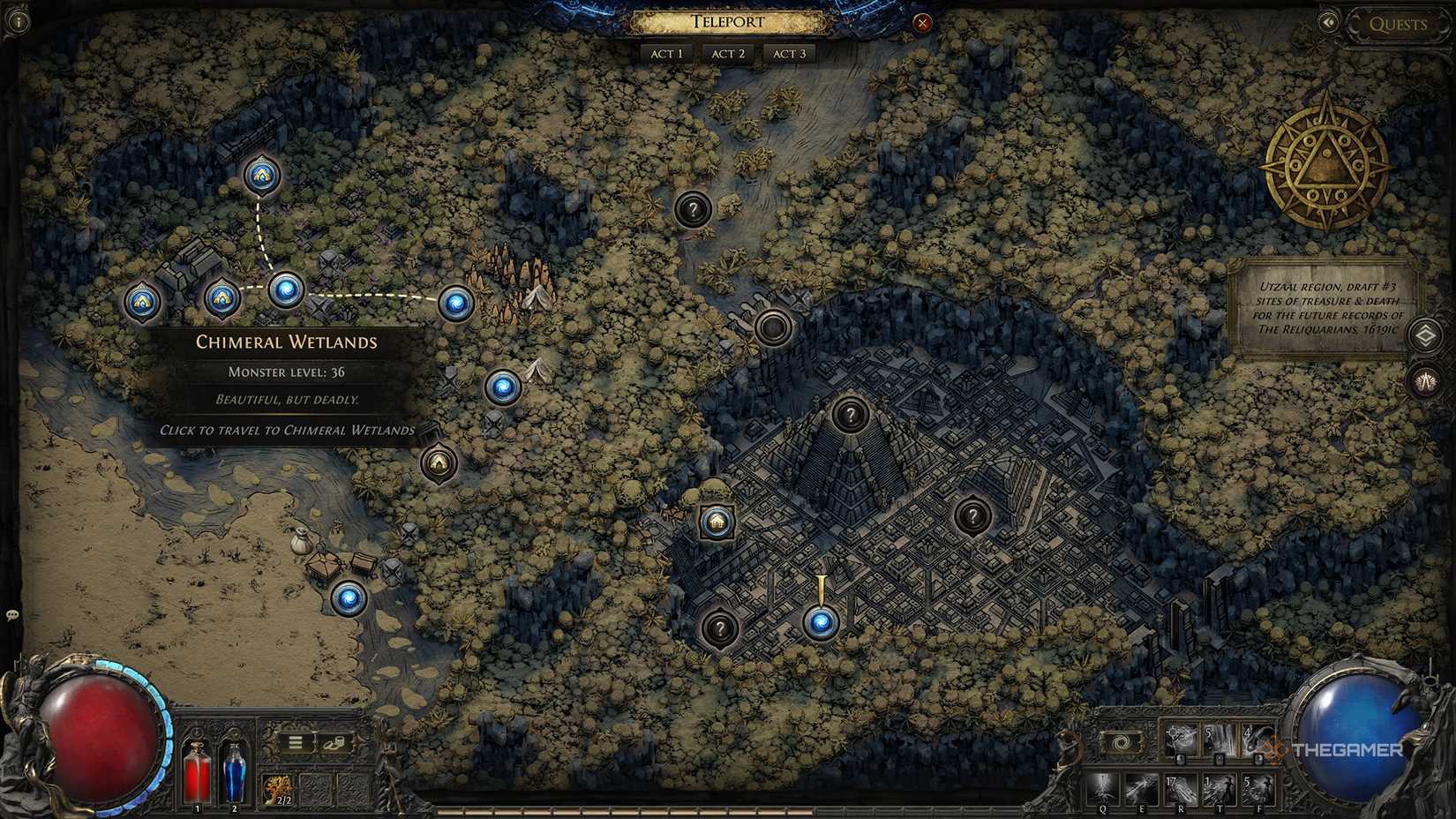This screenshot has width=1456, height=819.
Task: Open the Quests panel
Action: pyautogui.click(x=1400, y=24)
